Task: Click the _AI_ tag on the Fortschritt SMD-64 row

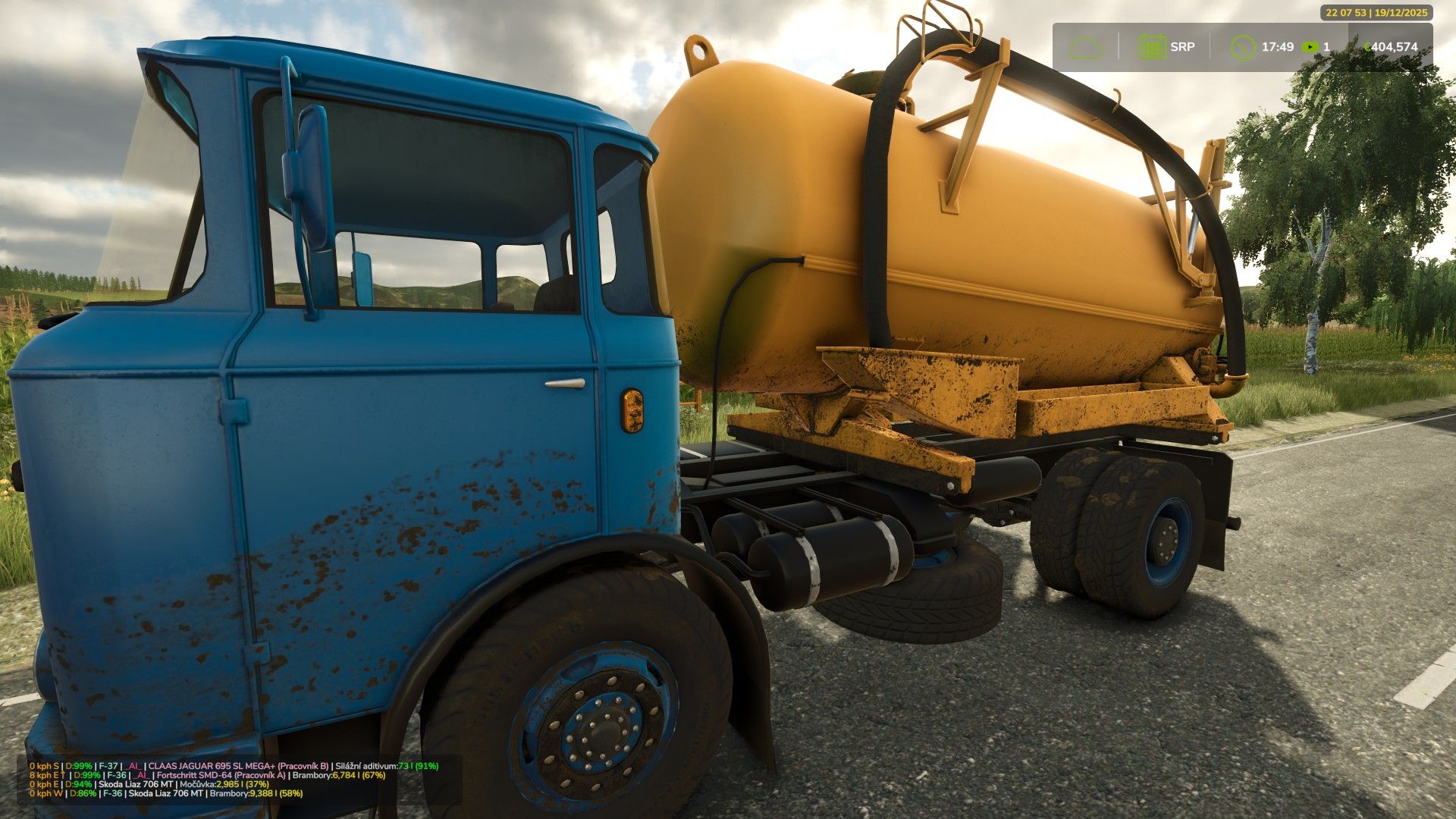Action: [x=140, y=777]
